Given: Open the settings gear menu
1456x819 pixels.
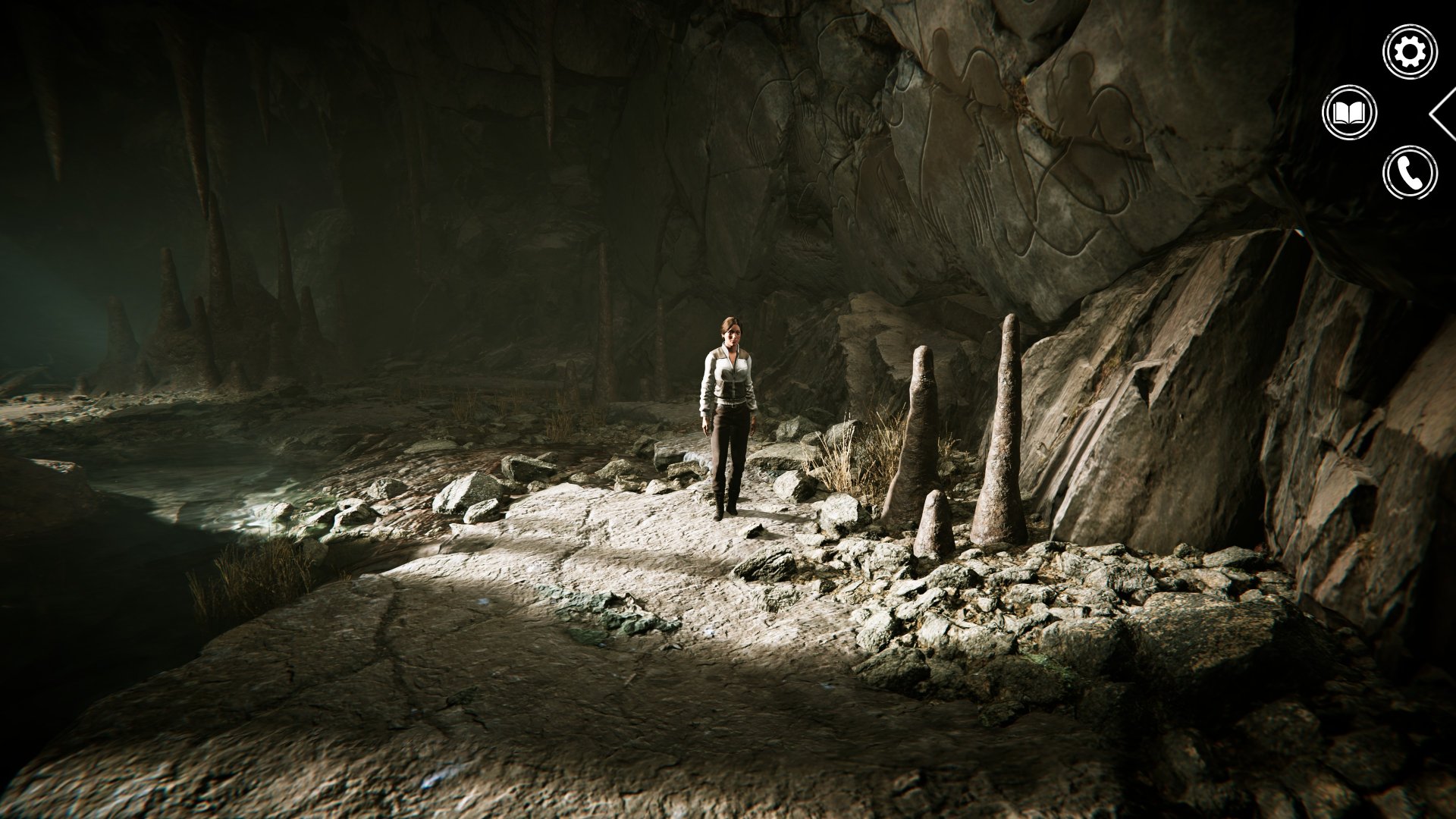Looking at the screenshot, I should [x=1410, y=52].
